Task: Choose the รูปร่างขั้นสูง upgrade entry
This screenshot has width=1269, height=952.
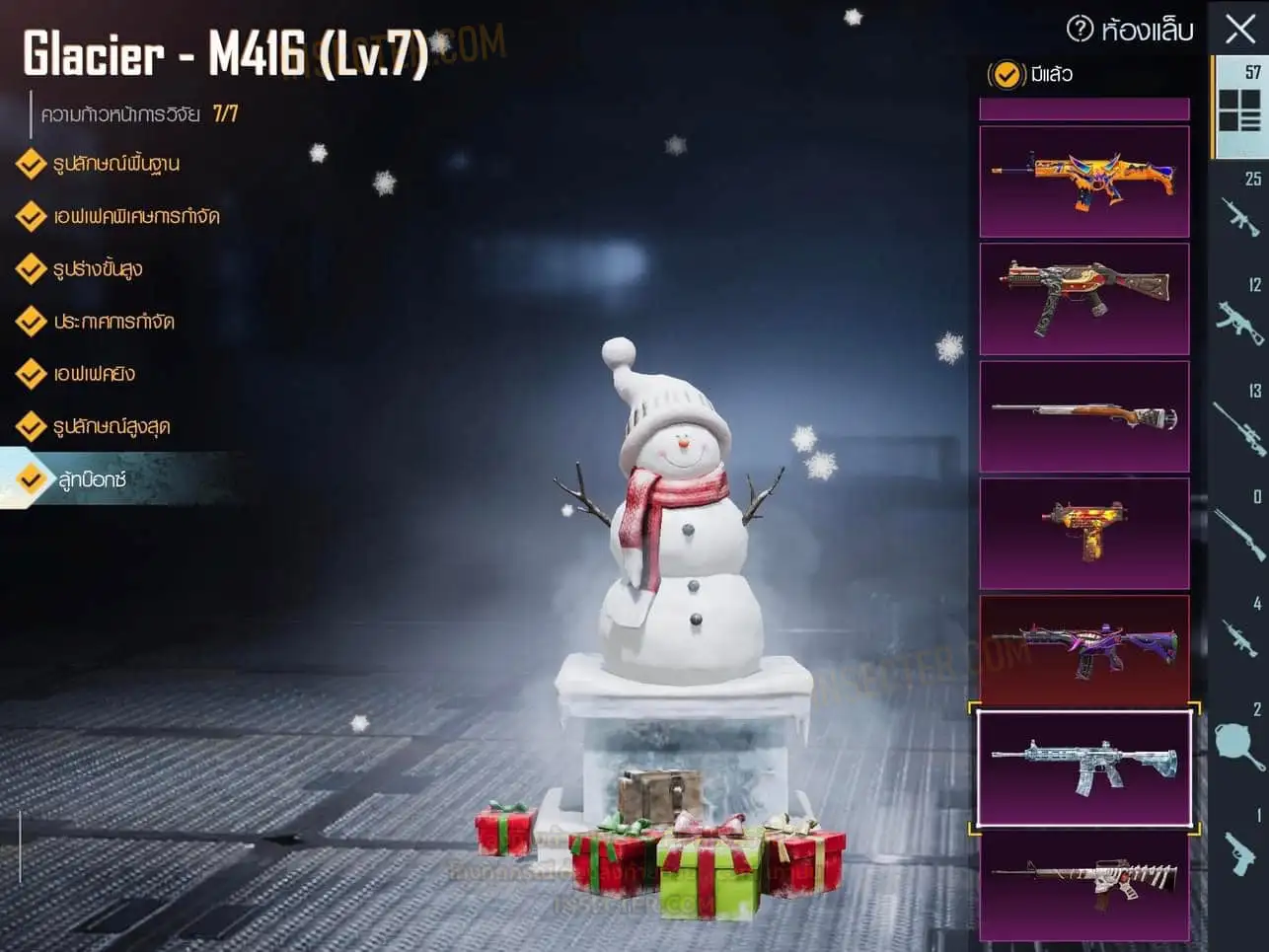Action: (97, 268)
